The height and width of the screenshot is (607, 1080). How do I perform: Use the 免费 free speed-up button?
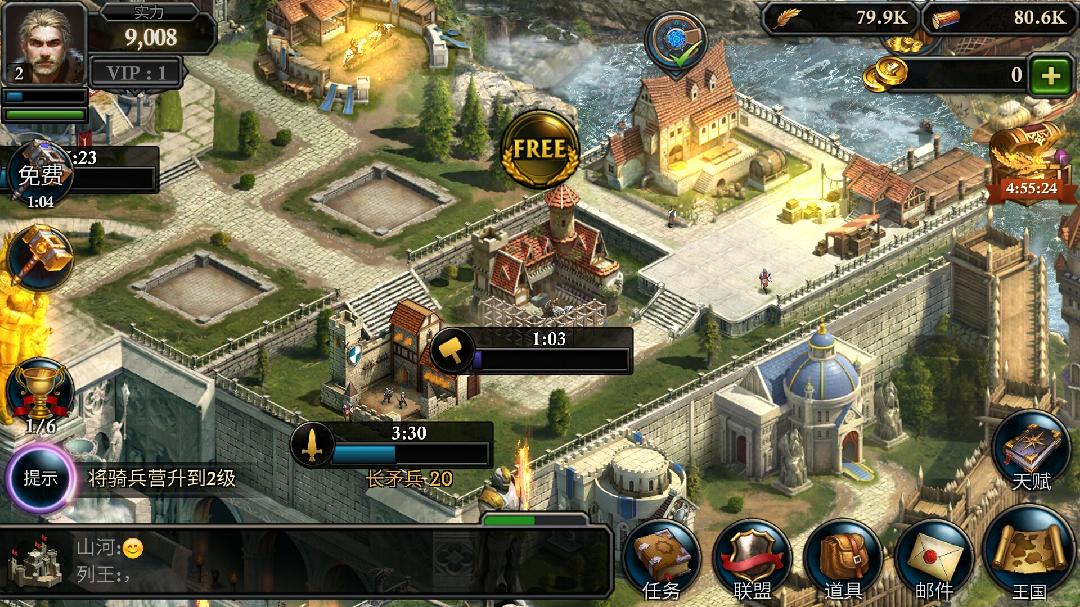tap(40, 176)
